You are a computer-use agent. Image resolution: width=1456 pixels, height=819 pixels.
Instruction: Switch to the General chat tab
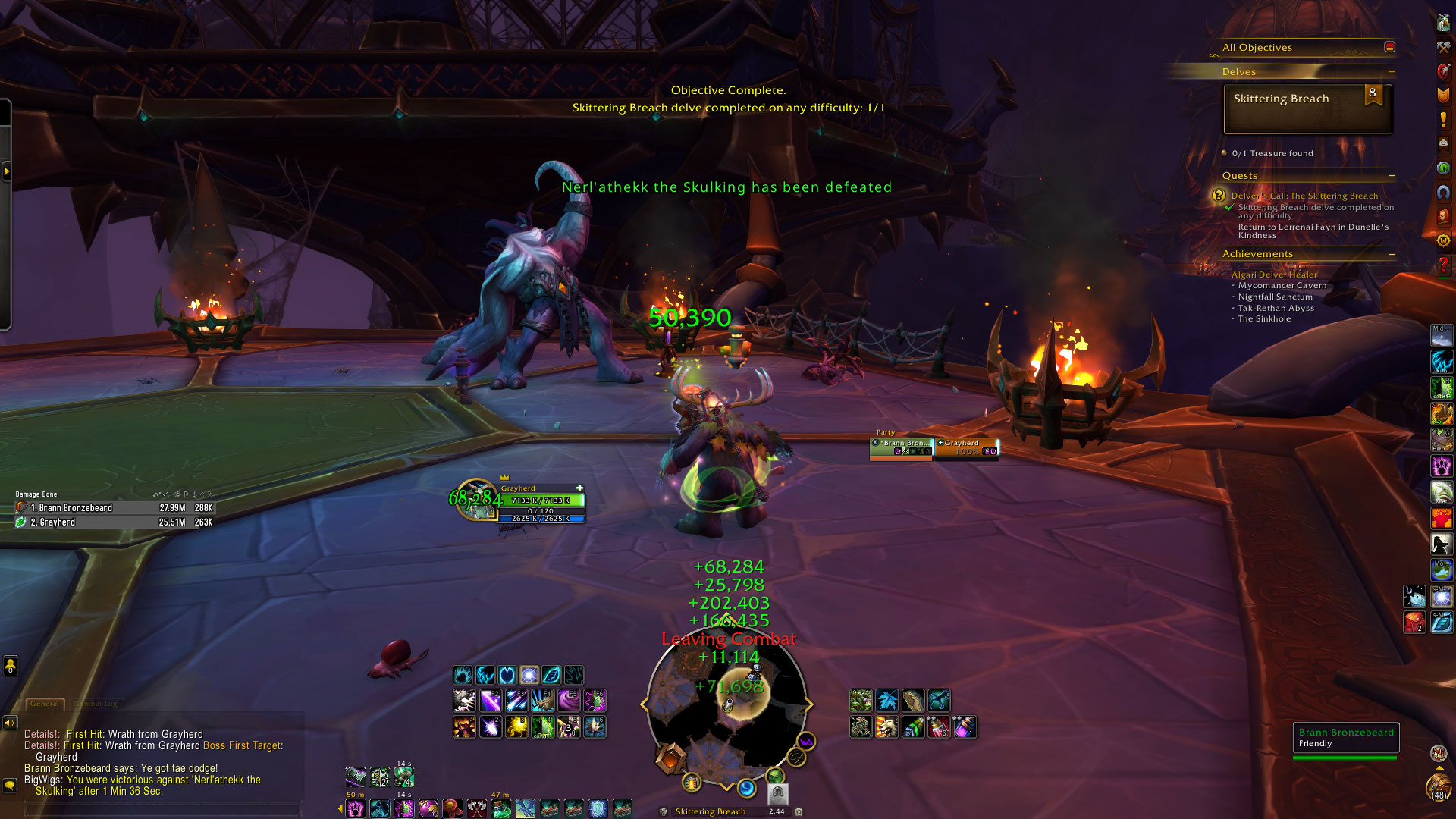point(45,704)
